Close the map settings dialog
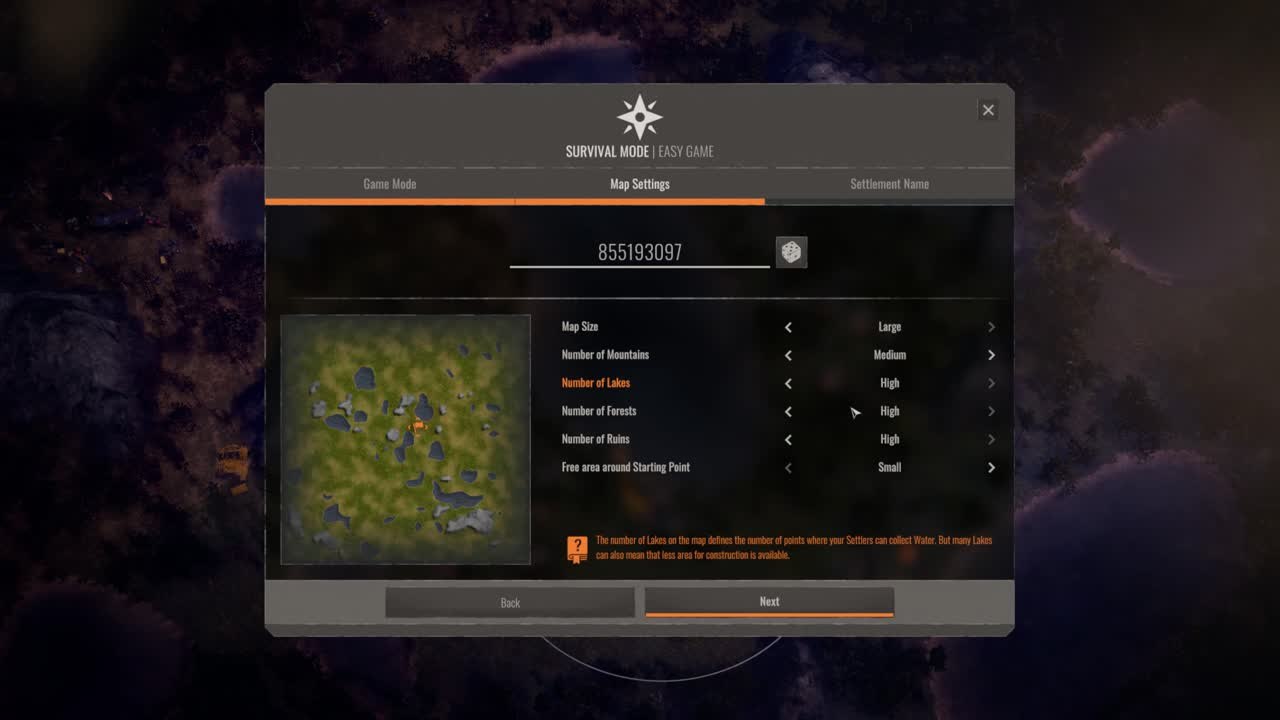The image size is (1280, 720). (988, 110)
